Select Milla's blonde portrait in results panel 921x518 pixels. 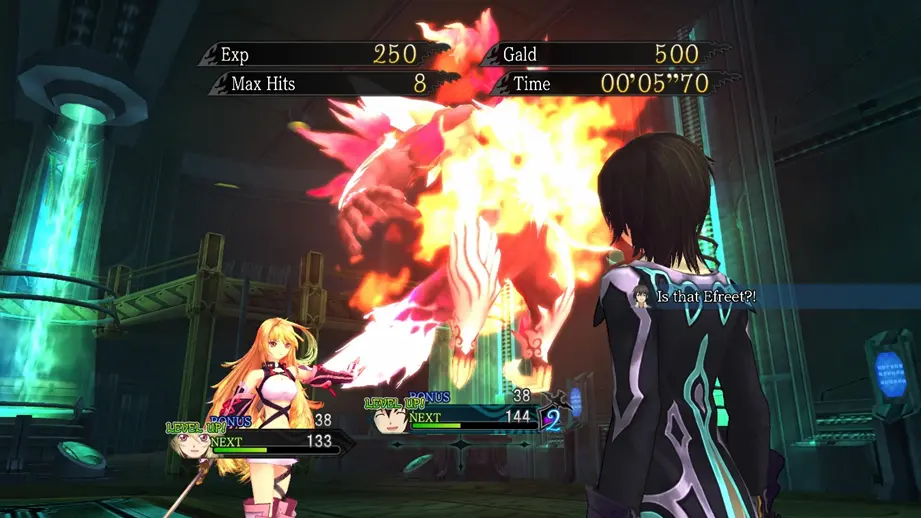point(190,444)
